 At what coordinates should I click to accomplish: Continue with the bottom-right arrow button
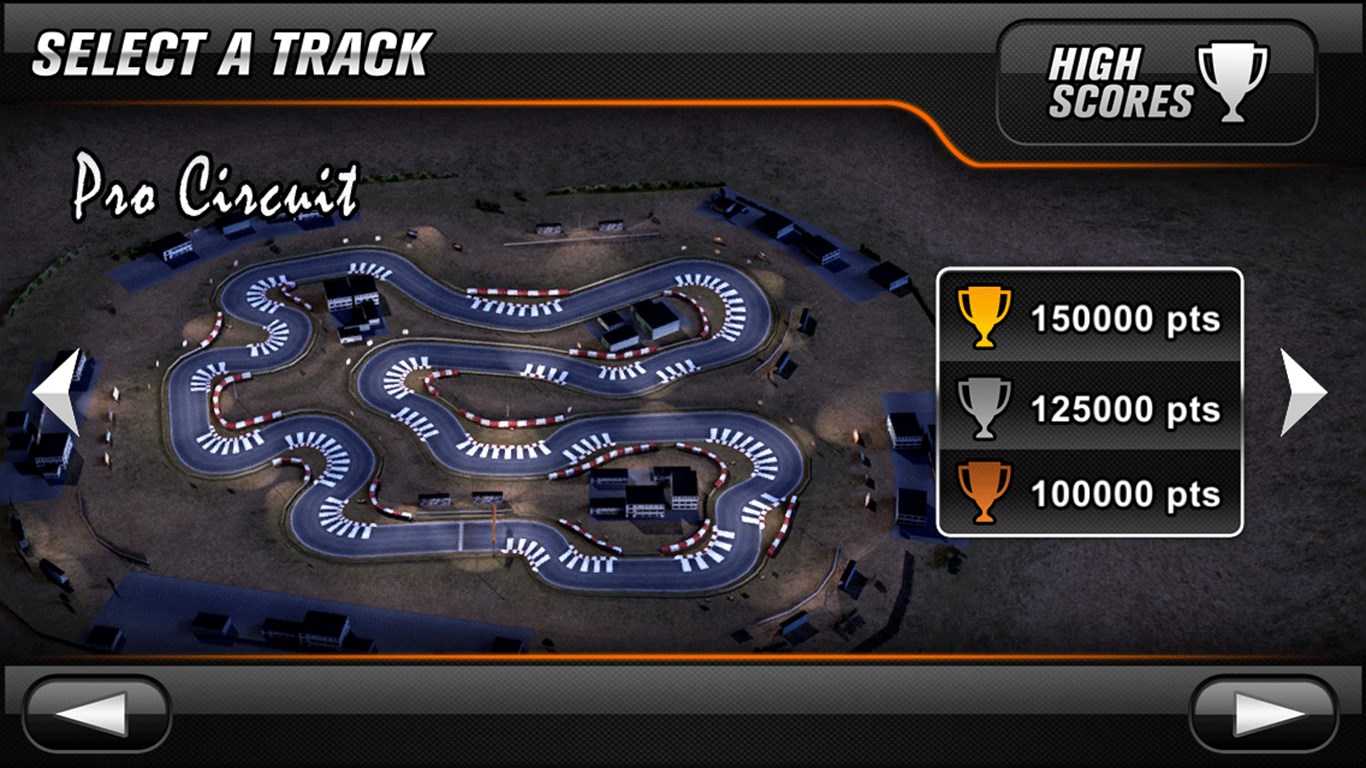pos(1264,714)
